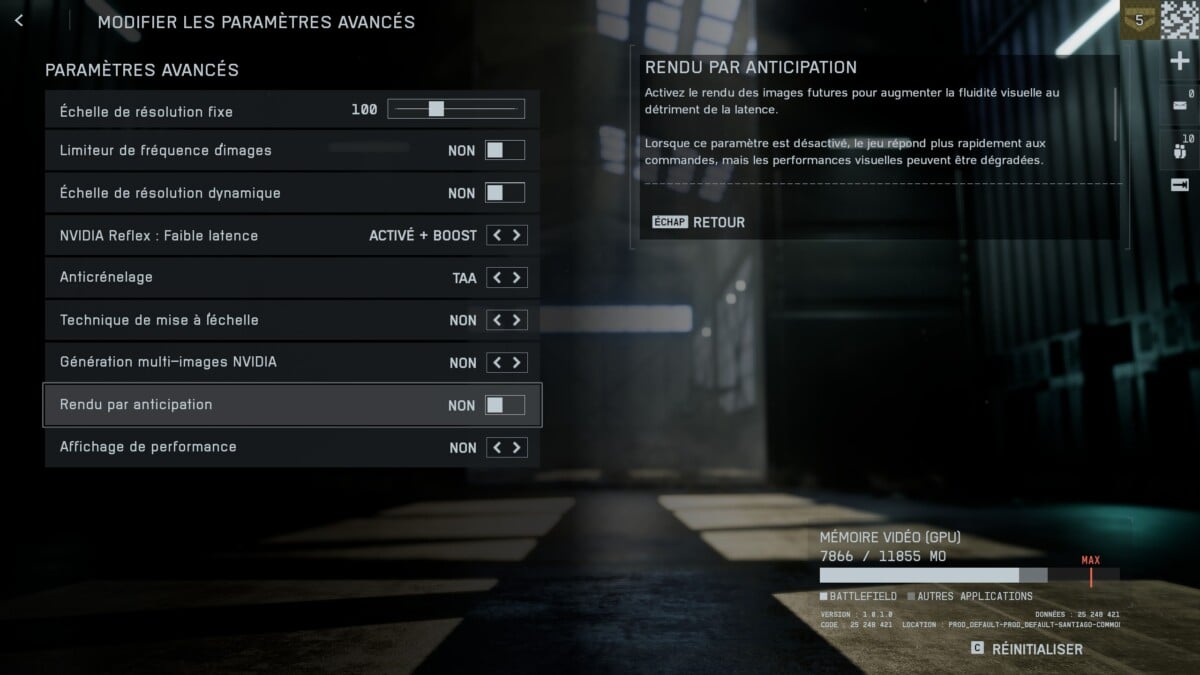The width and height of the screenshot is (1200, 675).
Task: Select previous Anticrénelage option
Action: (x=495, y=278)
